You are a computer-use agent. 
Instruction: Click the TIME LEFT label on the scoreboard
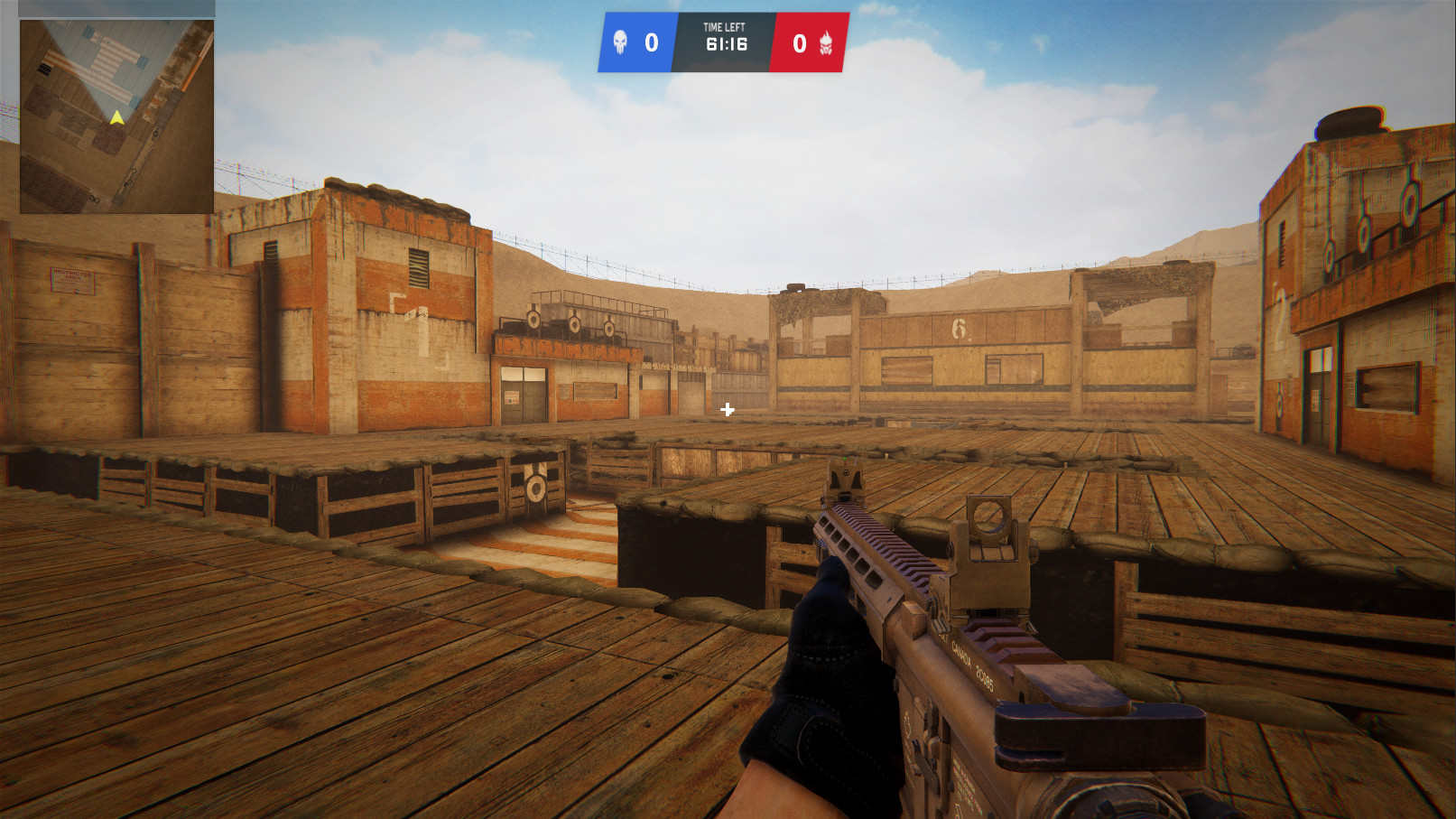click(x=724, y=27)
